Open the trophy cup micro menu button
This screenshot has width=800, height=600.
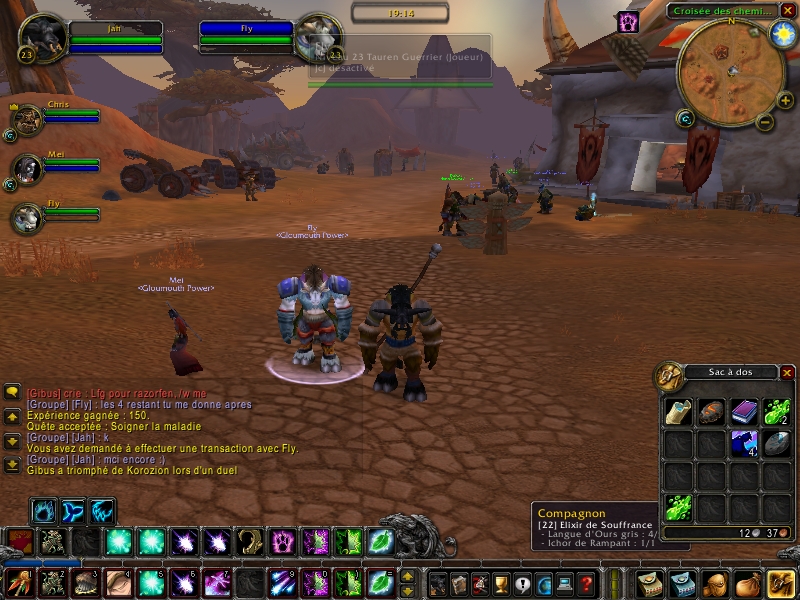[501, 583]
